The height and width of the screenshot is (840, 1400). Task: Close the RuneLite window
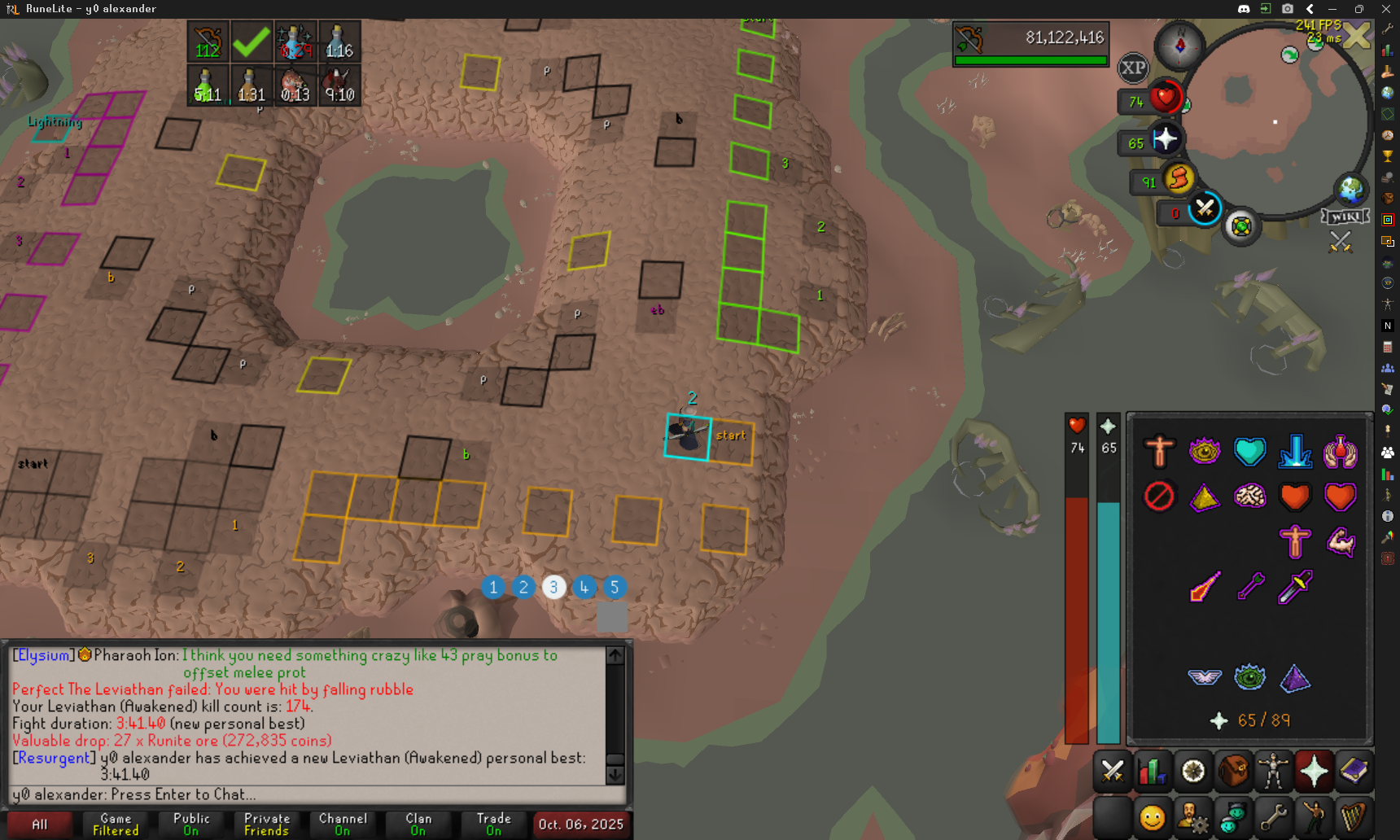tap(1386, 9)
